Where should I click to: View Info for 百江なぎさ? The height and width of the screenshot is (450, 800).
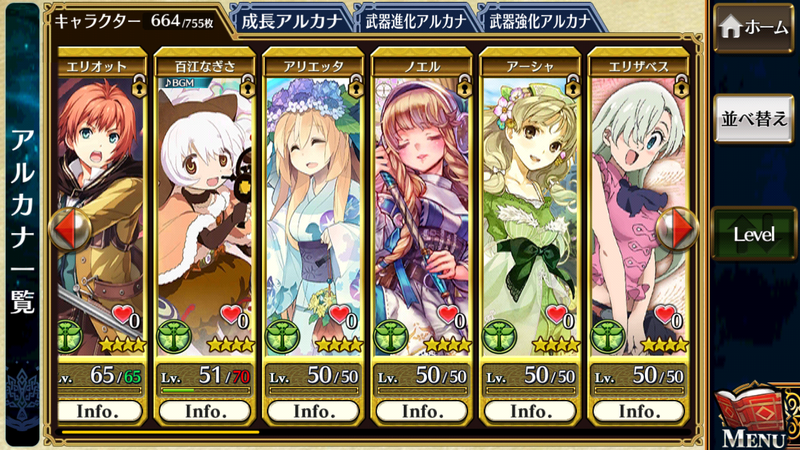click(x=204, y=411)
